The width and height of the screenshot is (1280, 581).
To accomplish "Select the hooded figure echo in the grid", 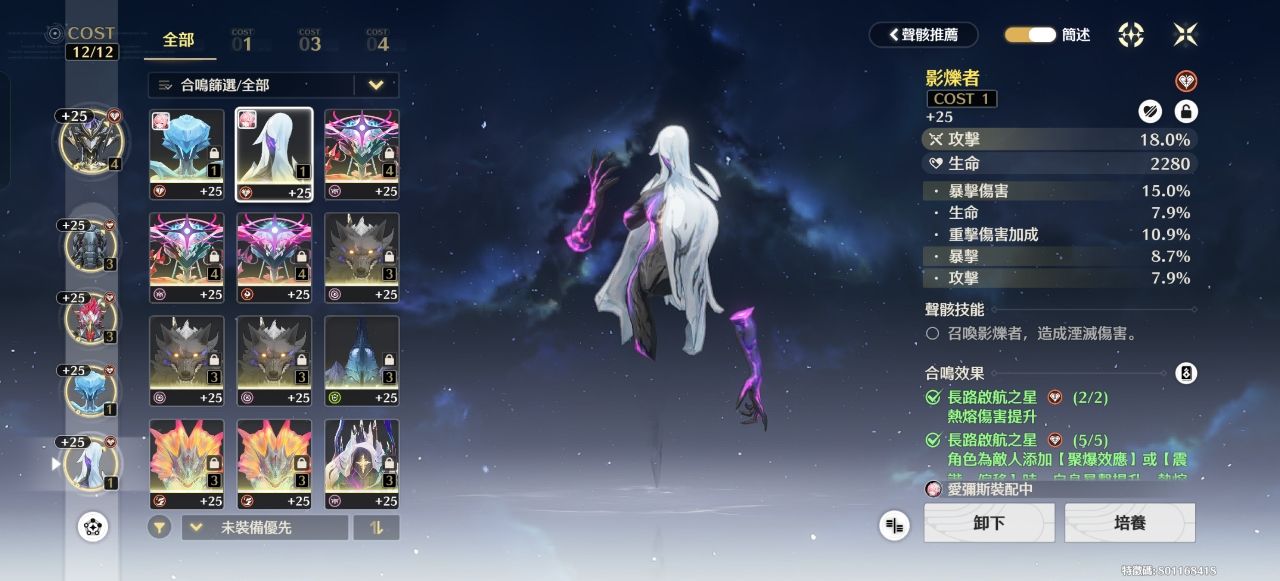I will 361,464.
